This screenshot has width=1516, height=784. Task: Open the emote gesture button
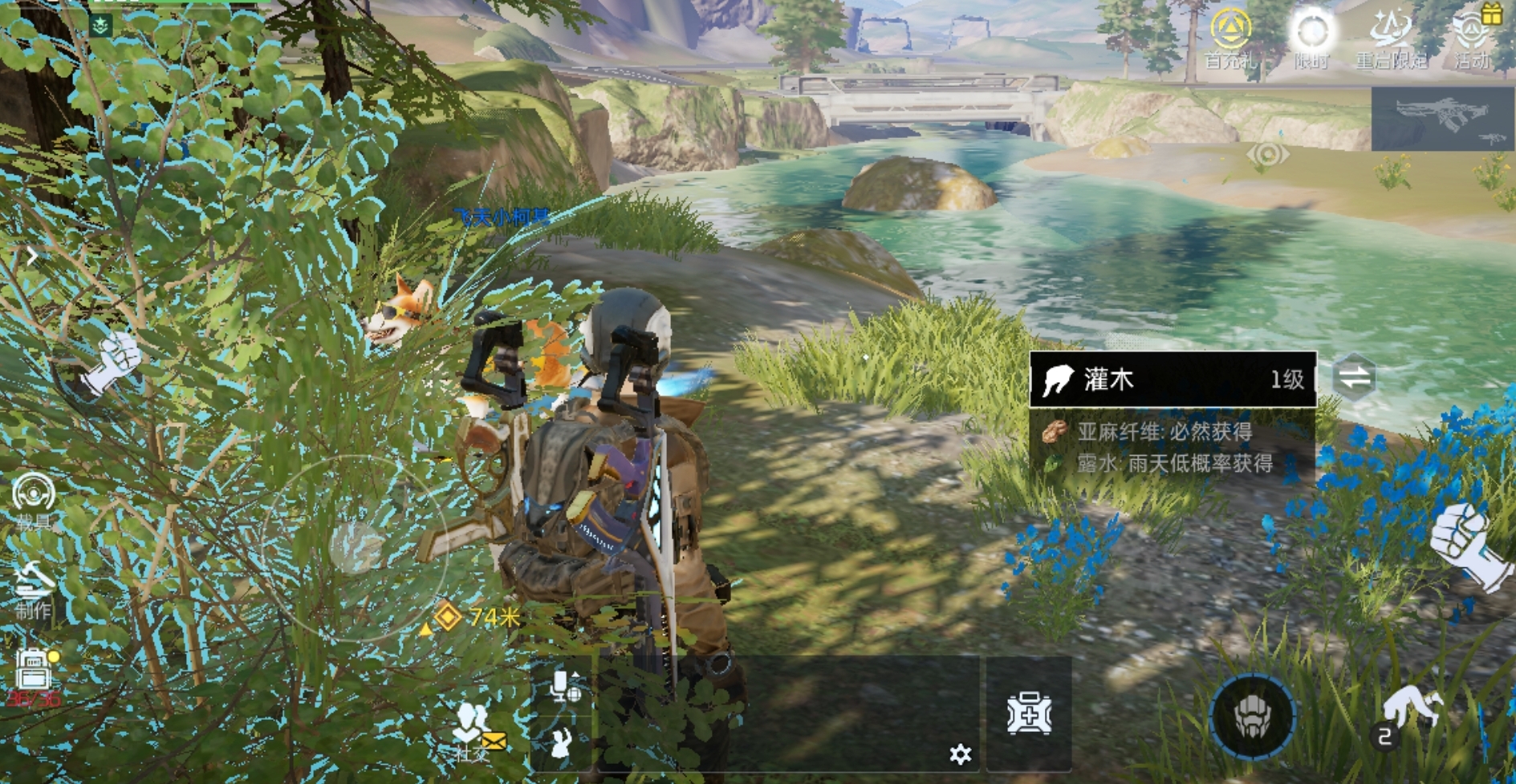click(562, 744)
